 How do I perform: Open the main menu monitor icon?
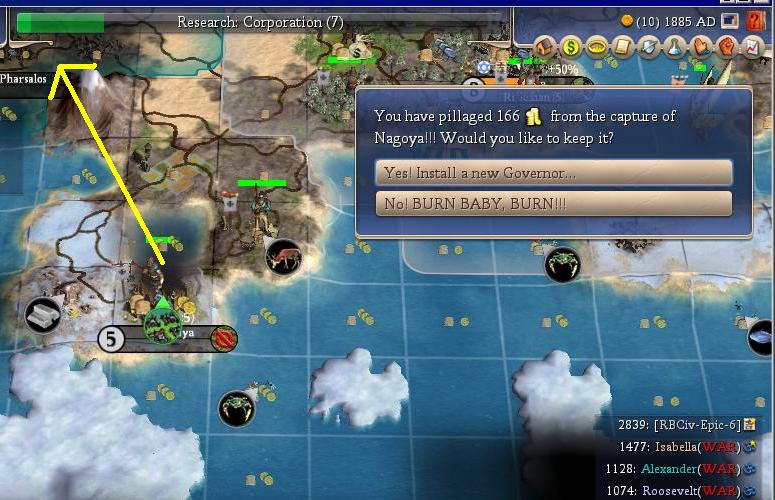(731, 20)
